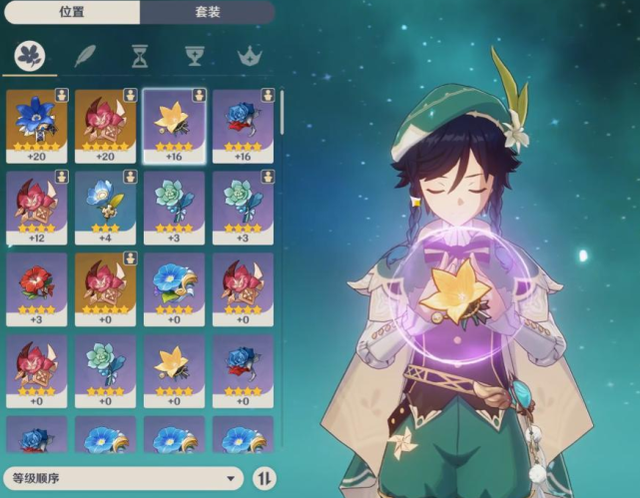Choose the +20 blue flower artifact
The width and height of the screenshot is (640, 498).
click(37, 124)
